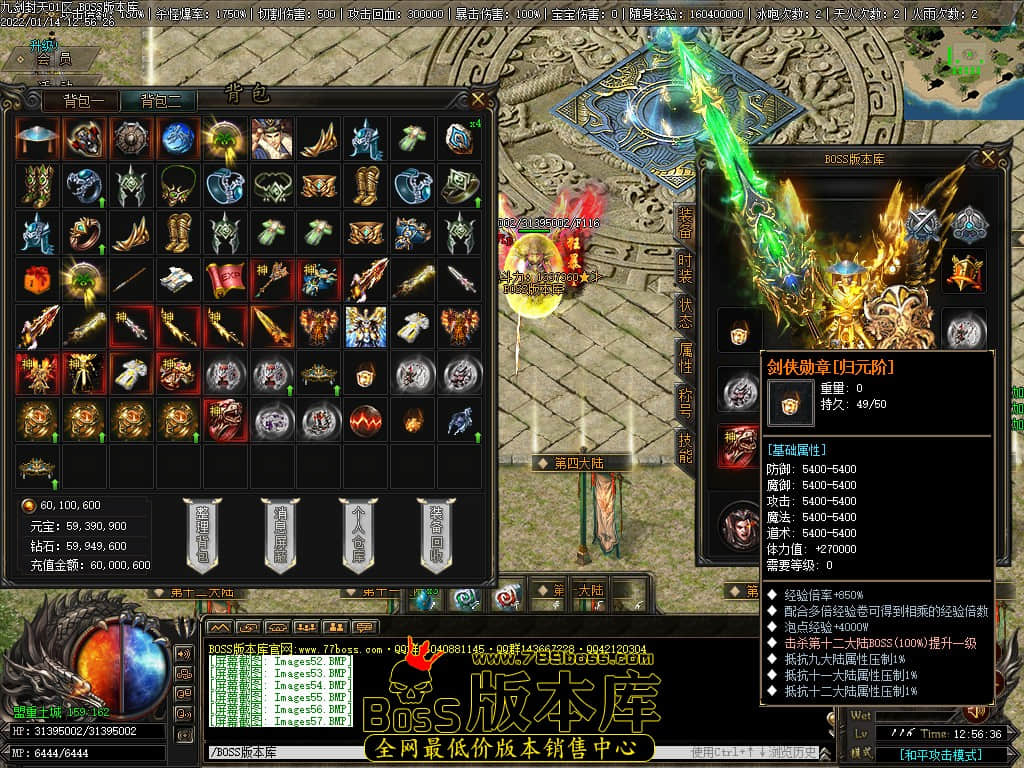This screenshot has height=768, width=1024.
Task: Open the 时装 costume tab
Action: 685,268
